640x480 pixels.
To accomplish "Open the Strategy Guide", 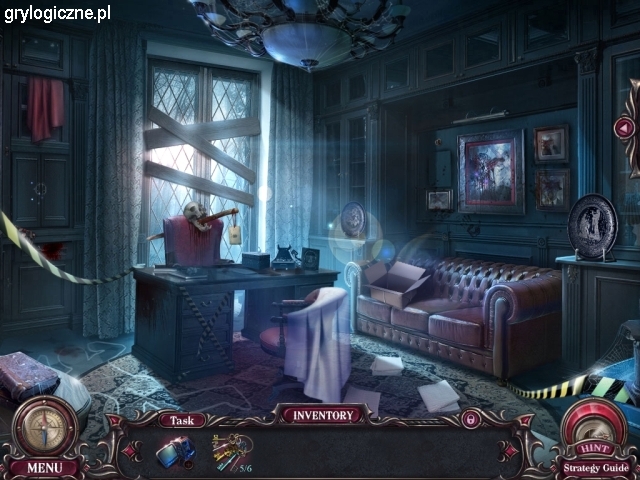I will coord(596,467).
